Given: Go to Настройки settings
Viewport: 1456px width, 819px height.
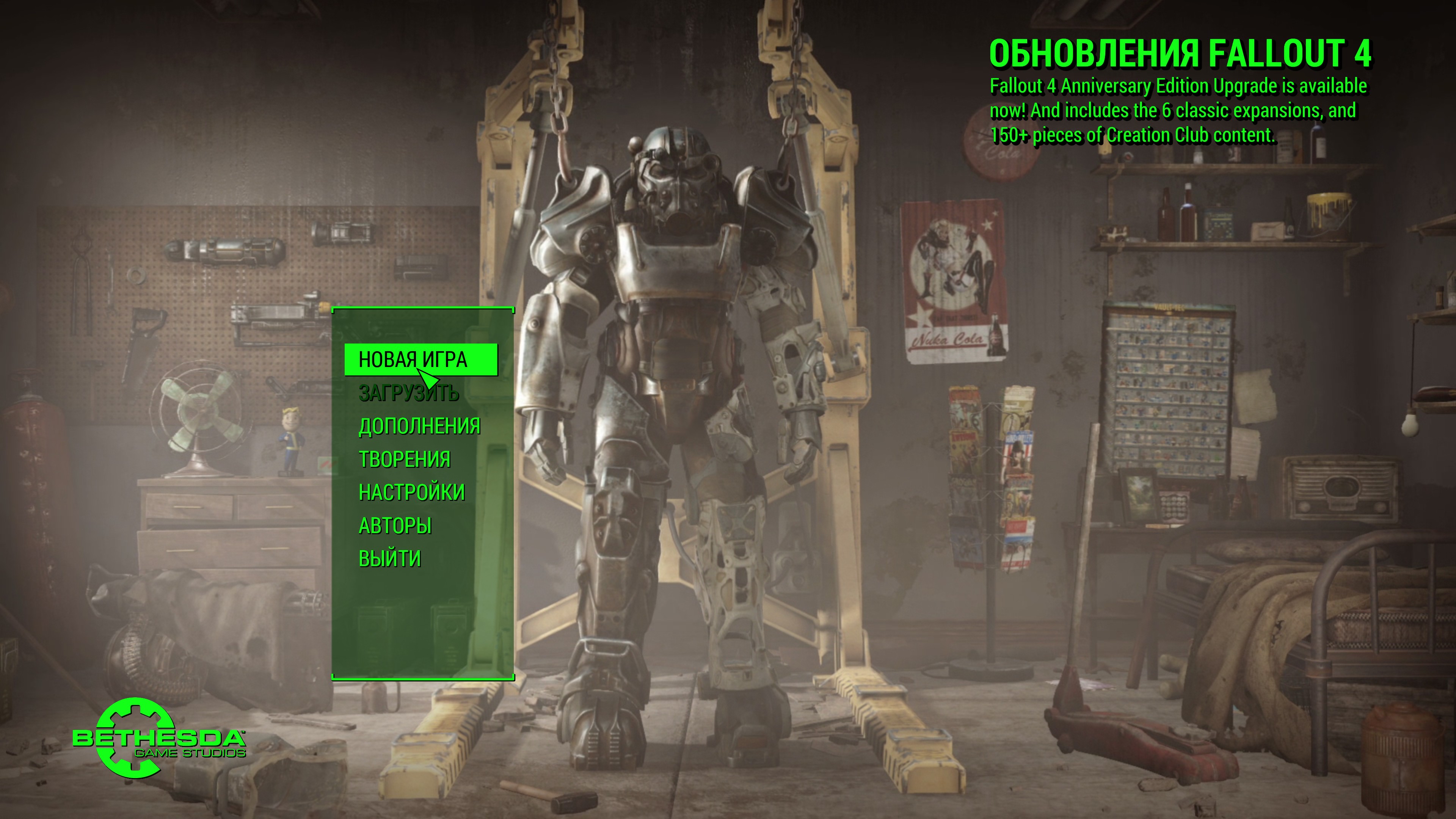Looking at the screenshot, I should click(x=411, y=492).
